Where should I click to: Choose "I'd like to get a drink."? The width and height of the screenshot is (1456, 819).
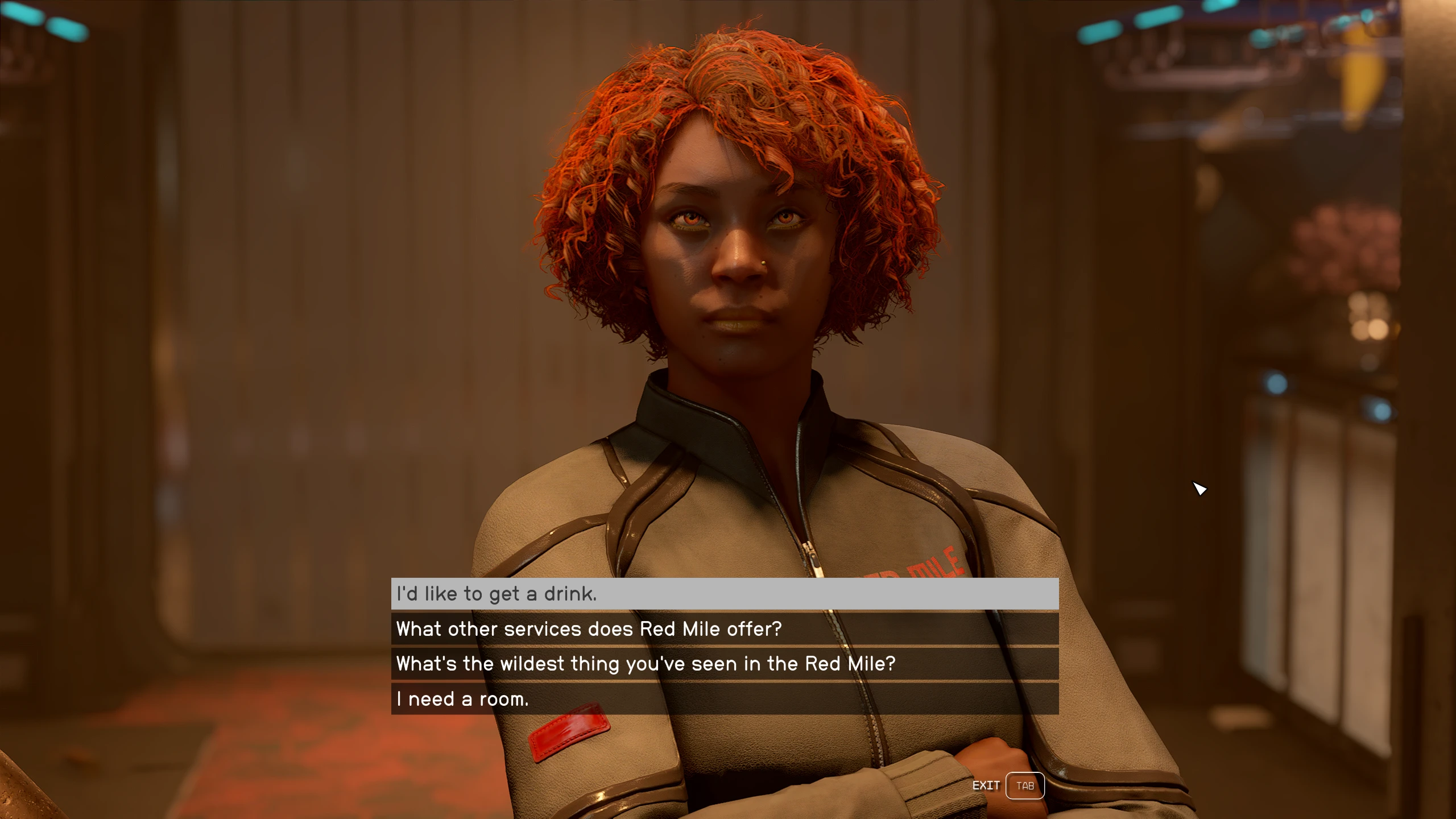point(725,594)
